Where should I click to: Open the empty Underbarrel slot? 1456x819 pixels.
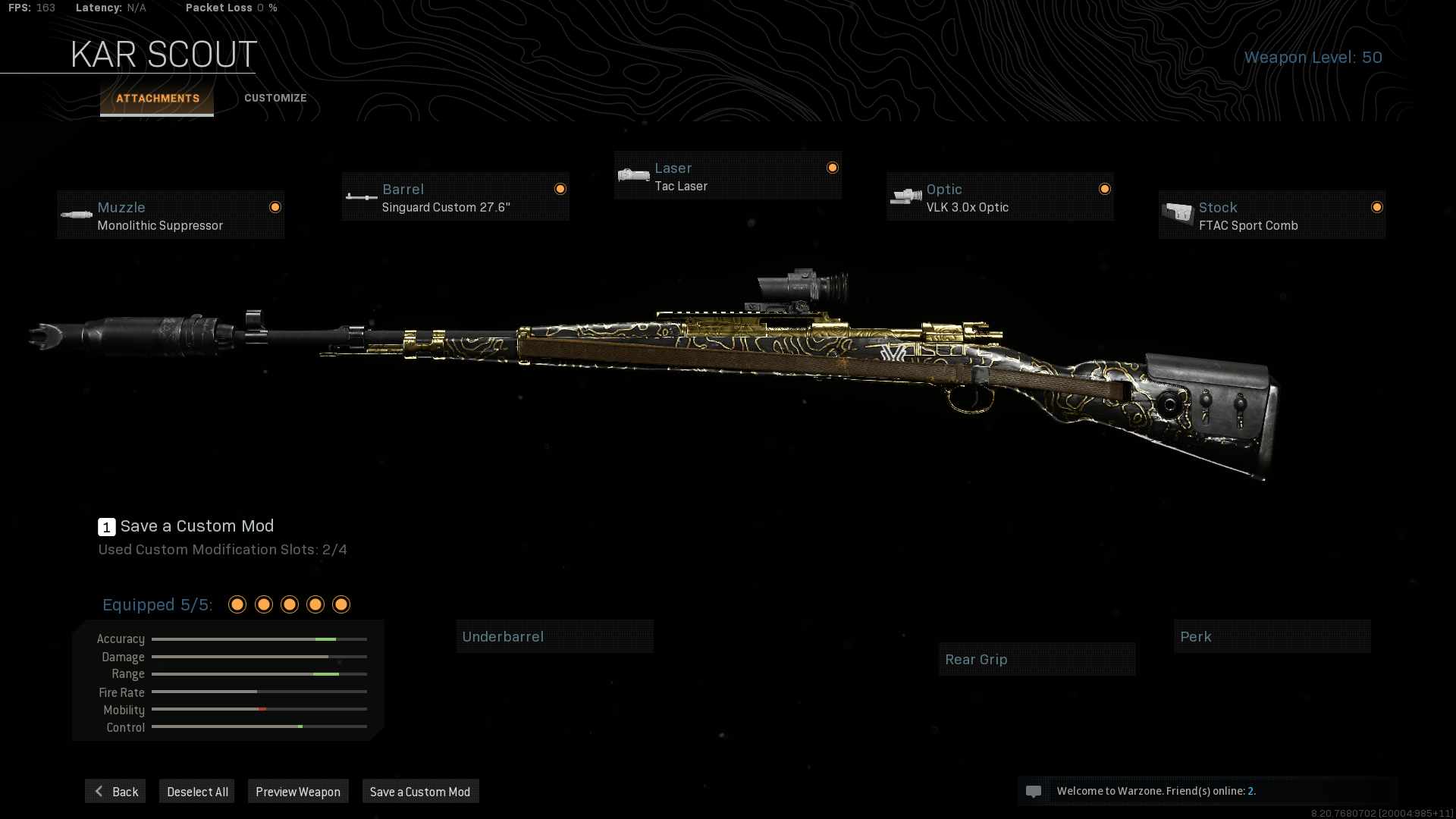coord(554,637)
